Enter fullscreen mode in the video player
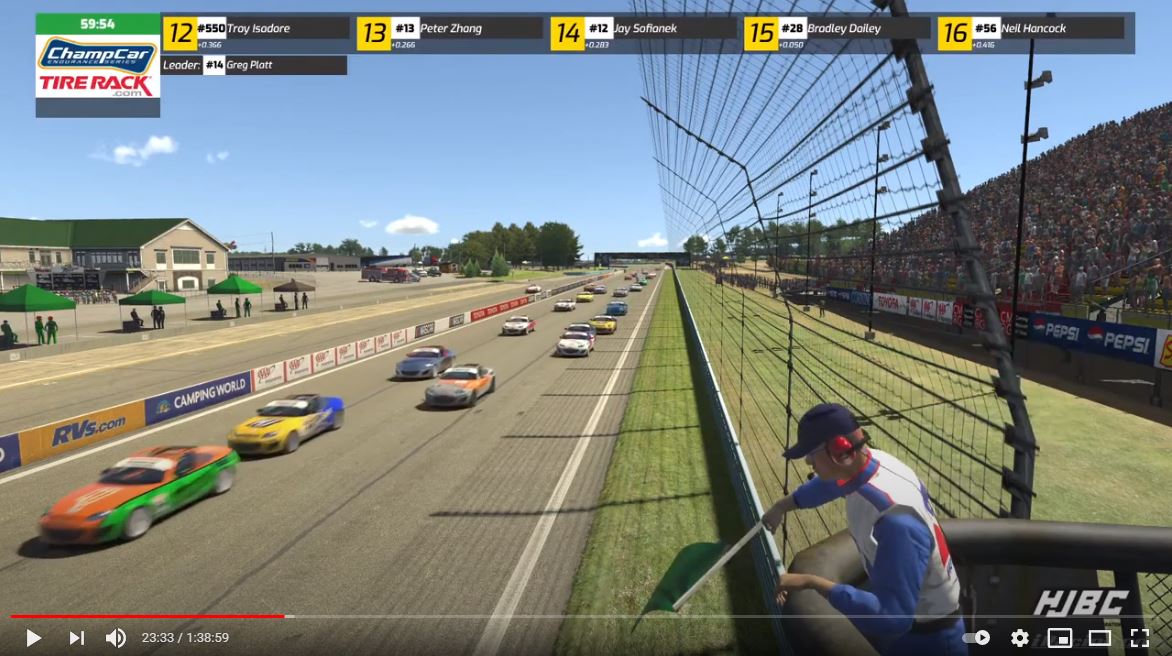1172x656 pixels. 1139,638
